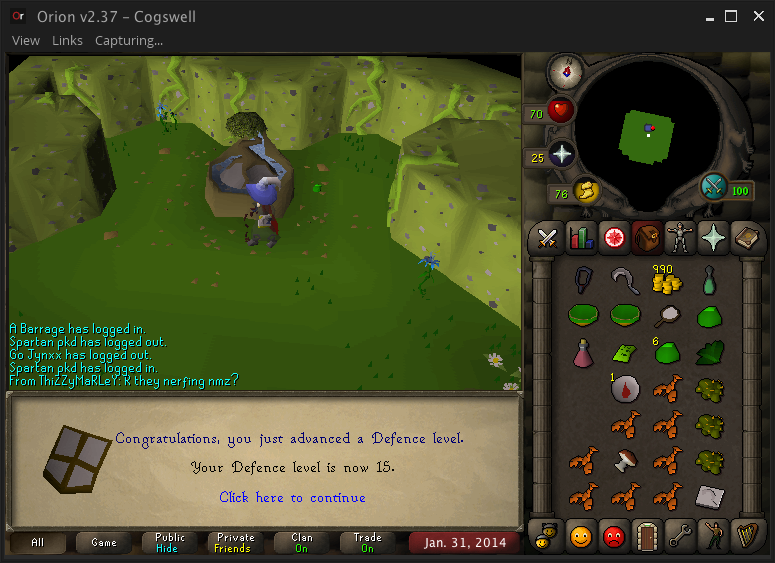Open the Combat Options tab
The height and width of the screenshot is (563, 775).
click(547, 237)
